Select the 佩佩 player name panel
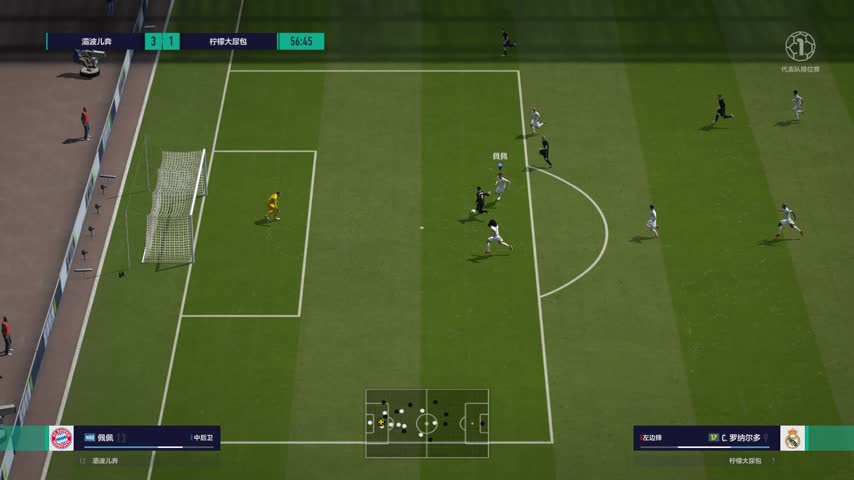Image resolution: width=854 pixels, height=480 pixels. [150, 438]
